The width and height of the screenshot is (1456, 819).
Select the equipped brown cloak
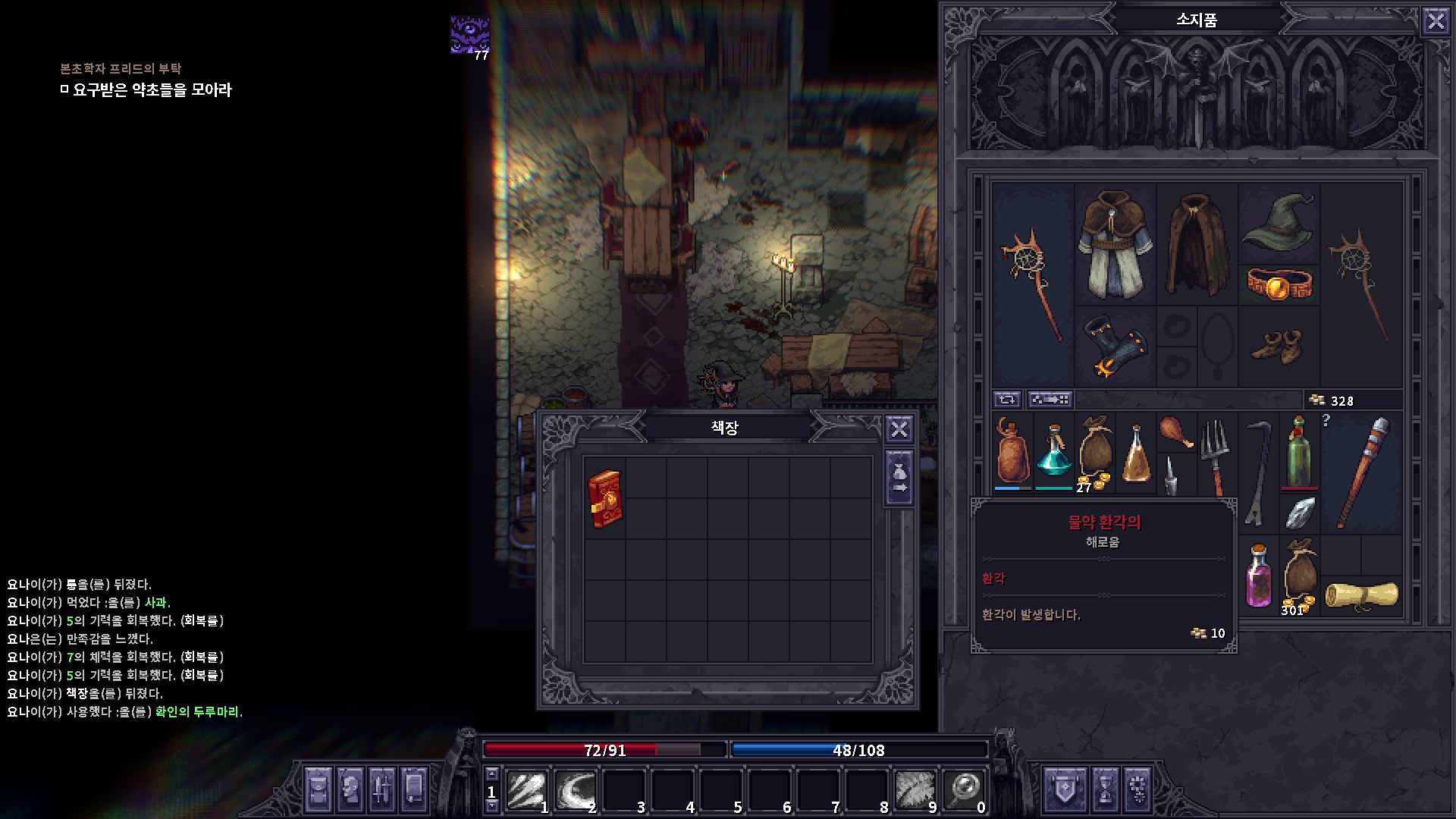pos(1196,244)
